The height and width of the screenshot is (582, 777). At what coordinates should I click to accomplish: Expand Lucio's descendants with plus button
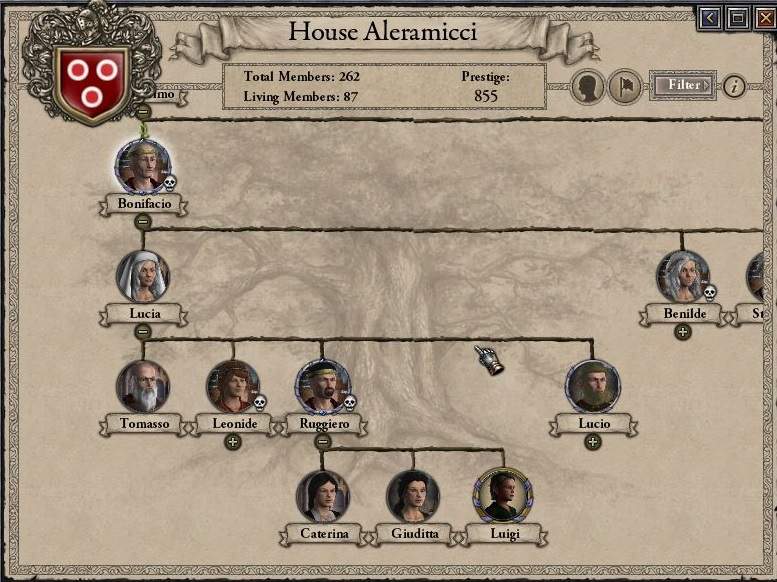[x=592, y=442]
